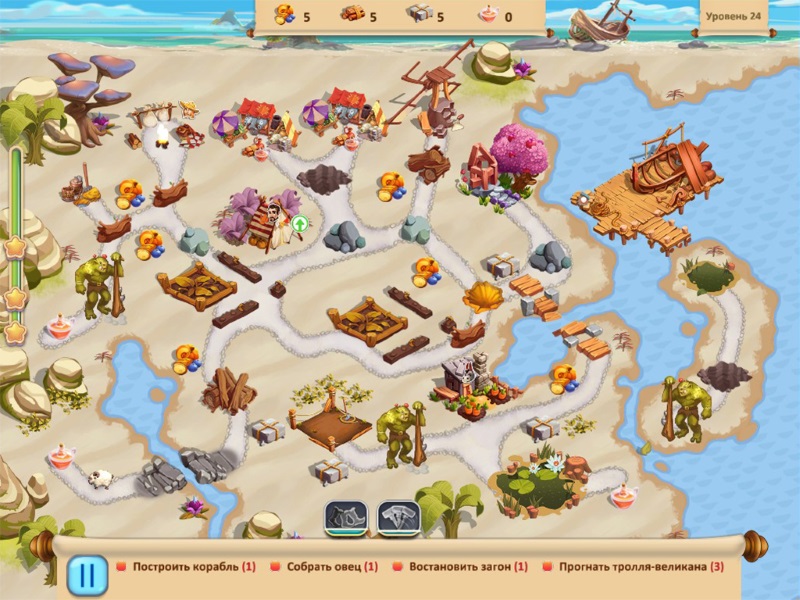This screenshot has height=600, width=800.
Task: Activate the left bonus ability icon
Action: tap(346, 518)
